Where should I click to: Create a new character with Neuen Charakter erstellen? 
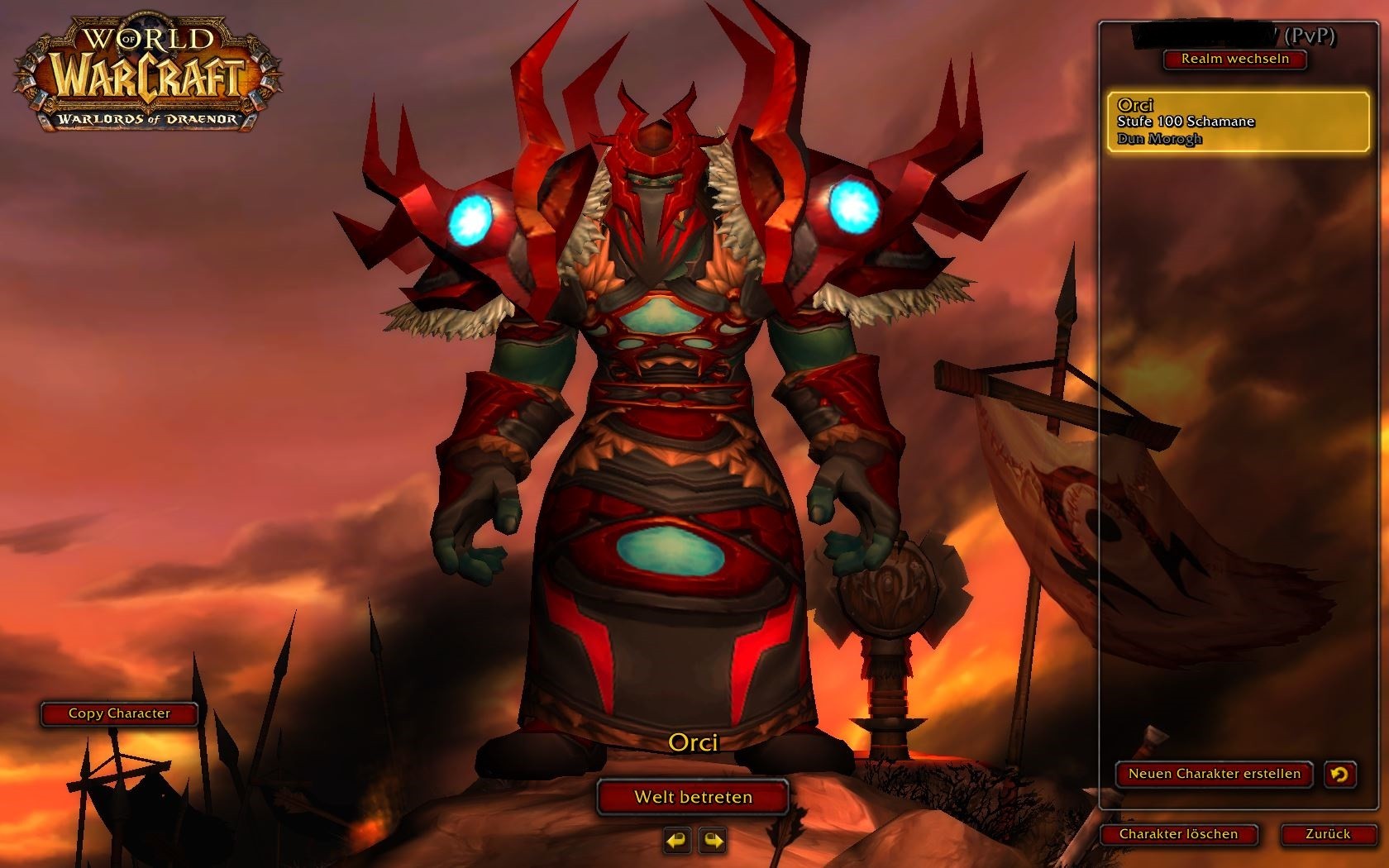[x=1214, y=774]
